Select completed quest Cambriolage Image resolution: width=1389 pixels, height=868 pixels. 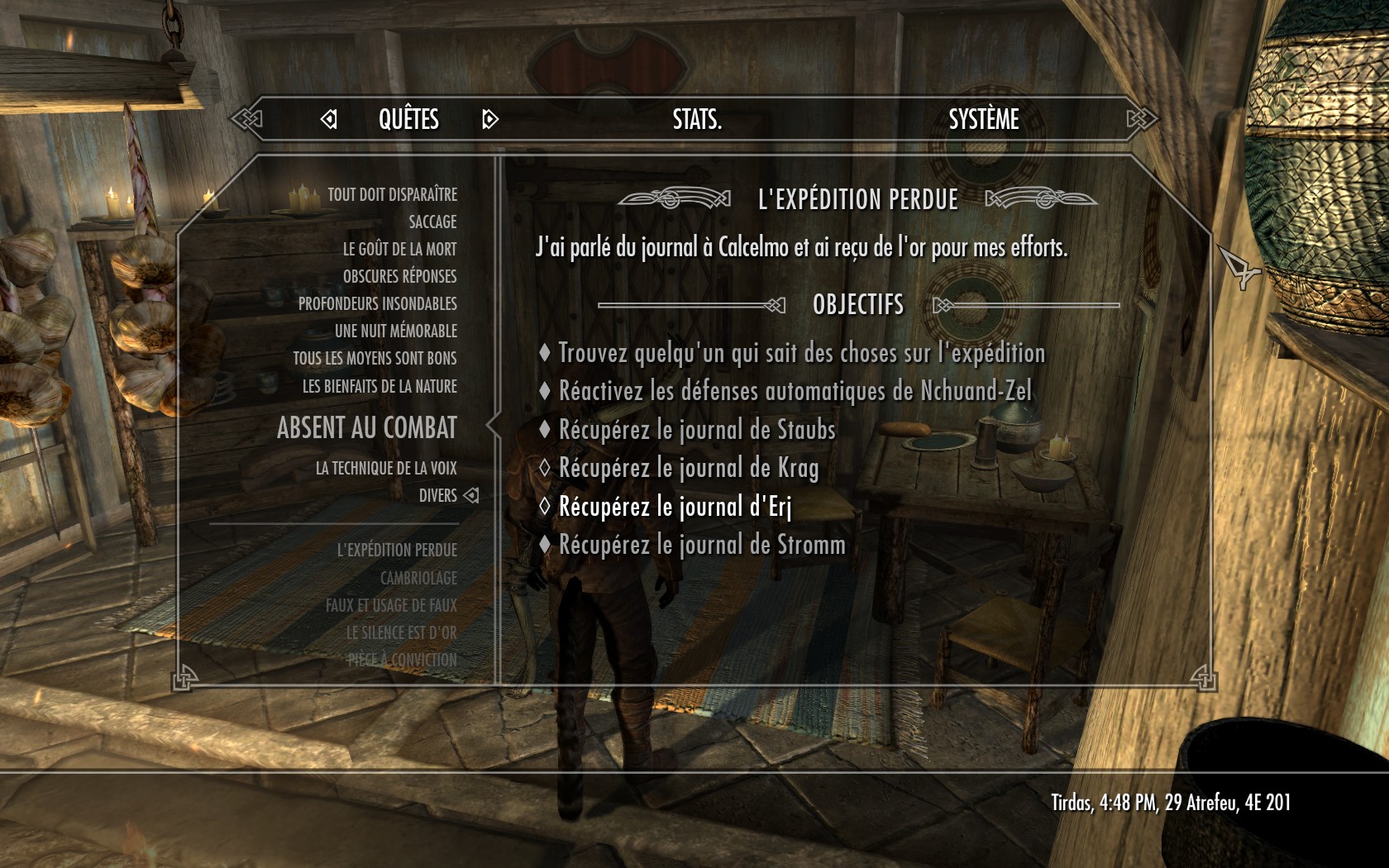coord(418,579)
